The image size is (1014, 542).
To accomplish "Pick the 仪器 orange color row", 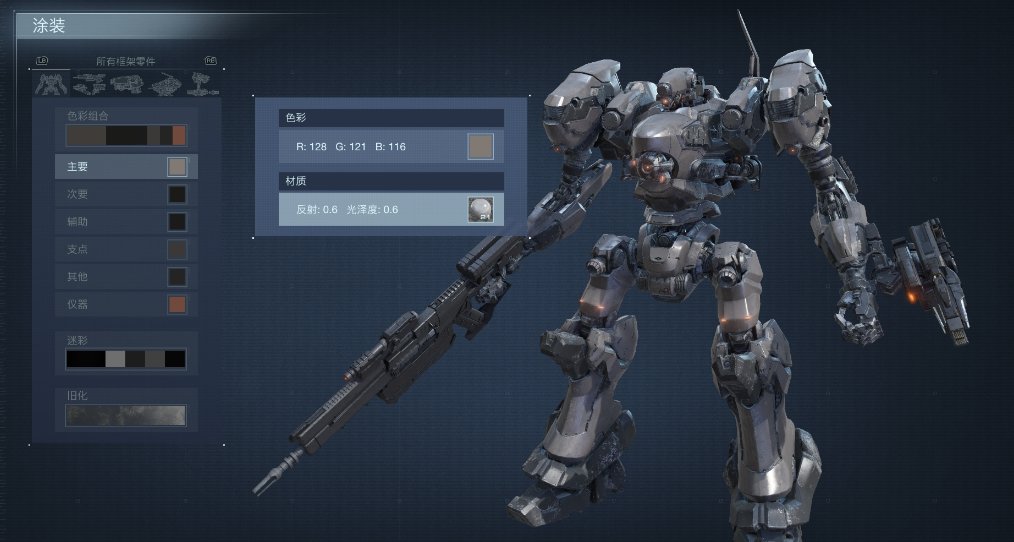I will [x=126, y=304].
